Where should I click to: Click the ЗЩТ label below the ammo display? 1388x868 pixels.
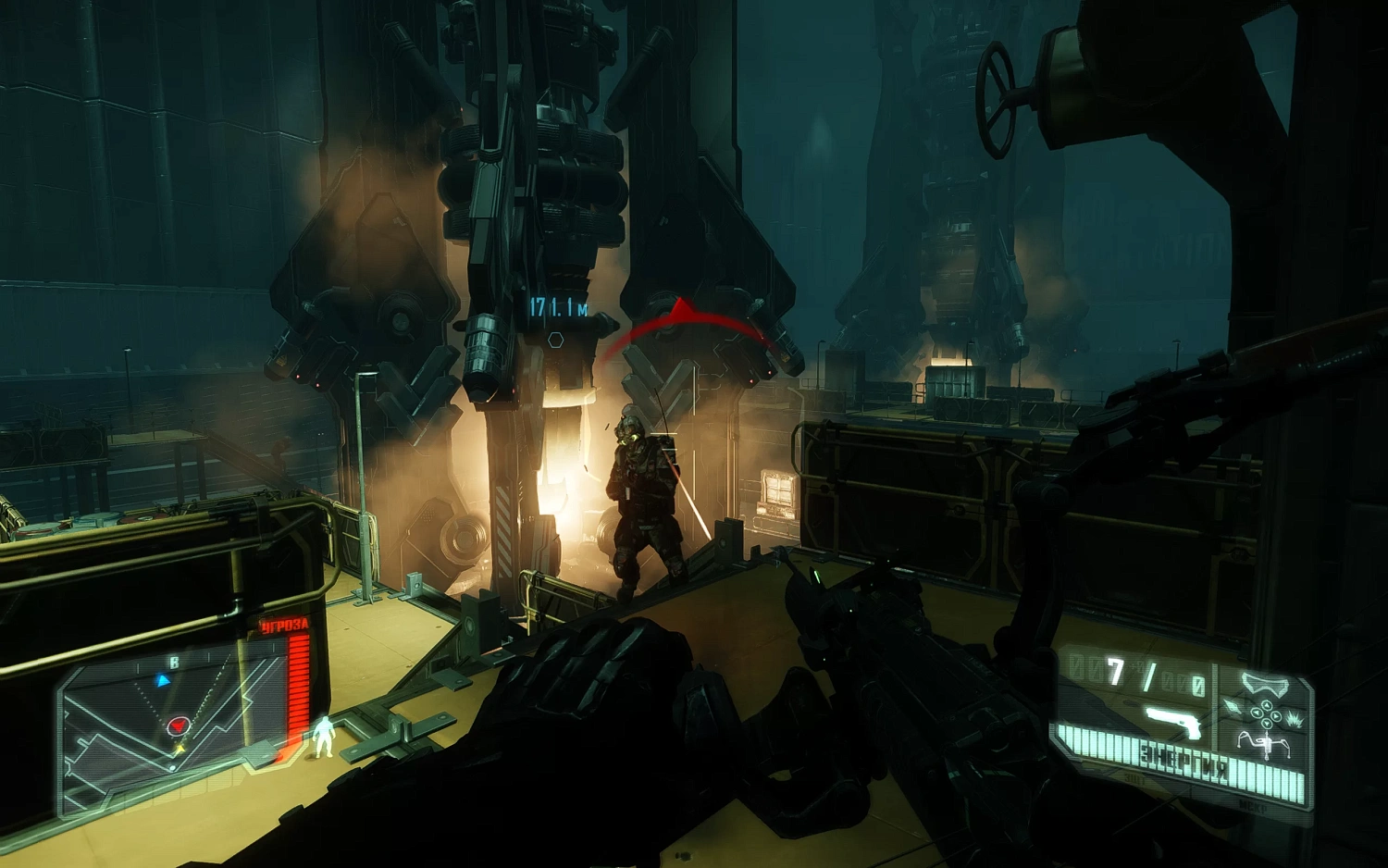tap(1135, 777)
